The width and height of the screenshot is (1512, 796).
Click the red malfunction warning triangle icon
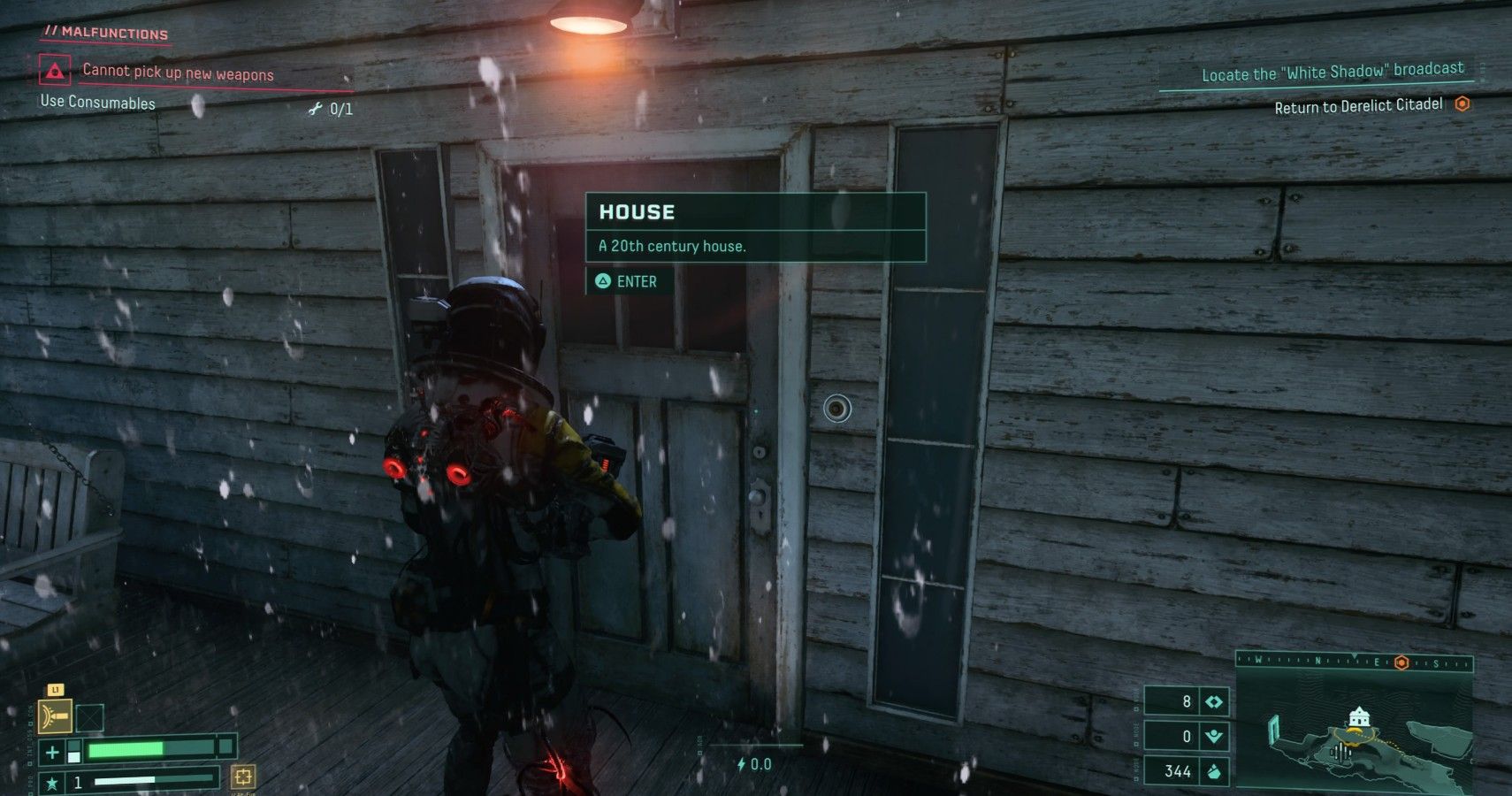(55, 72)
